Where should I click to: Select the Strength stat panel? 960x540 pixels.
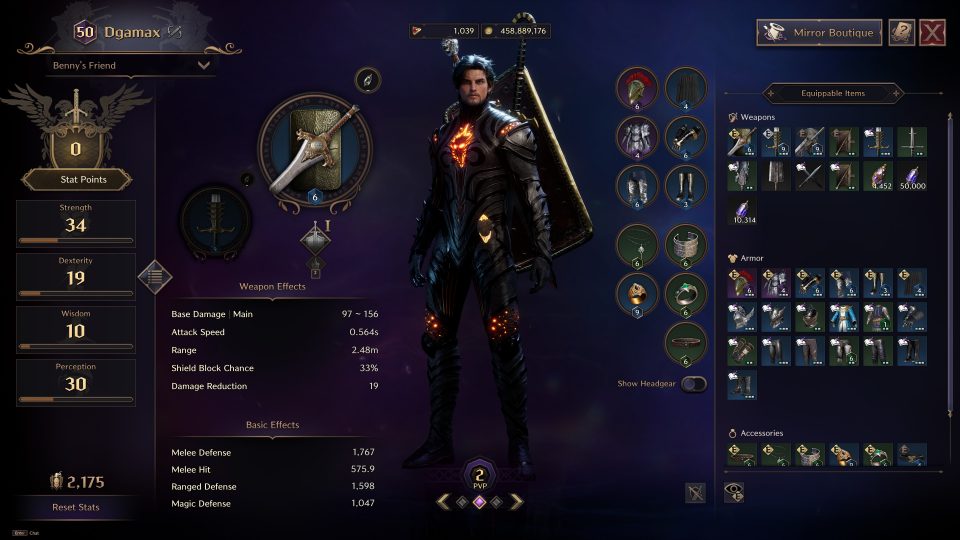pos(76,224)
